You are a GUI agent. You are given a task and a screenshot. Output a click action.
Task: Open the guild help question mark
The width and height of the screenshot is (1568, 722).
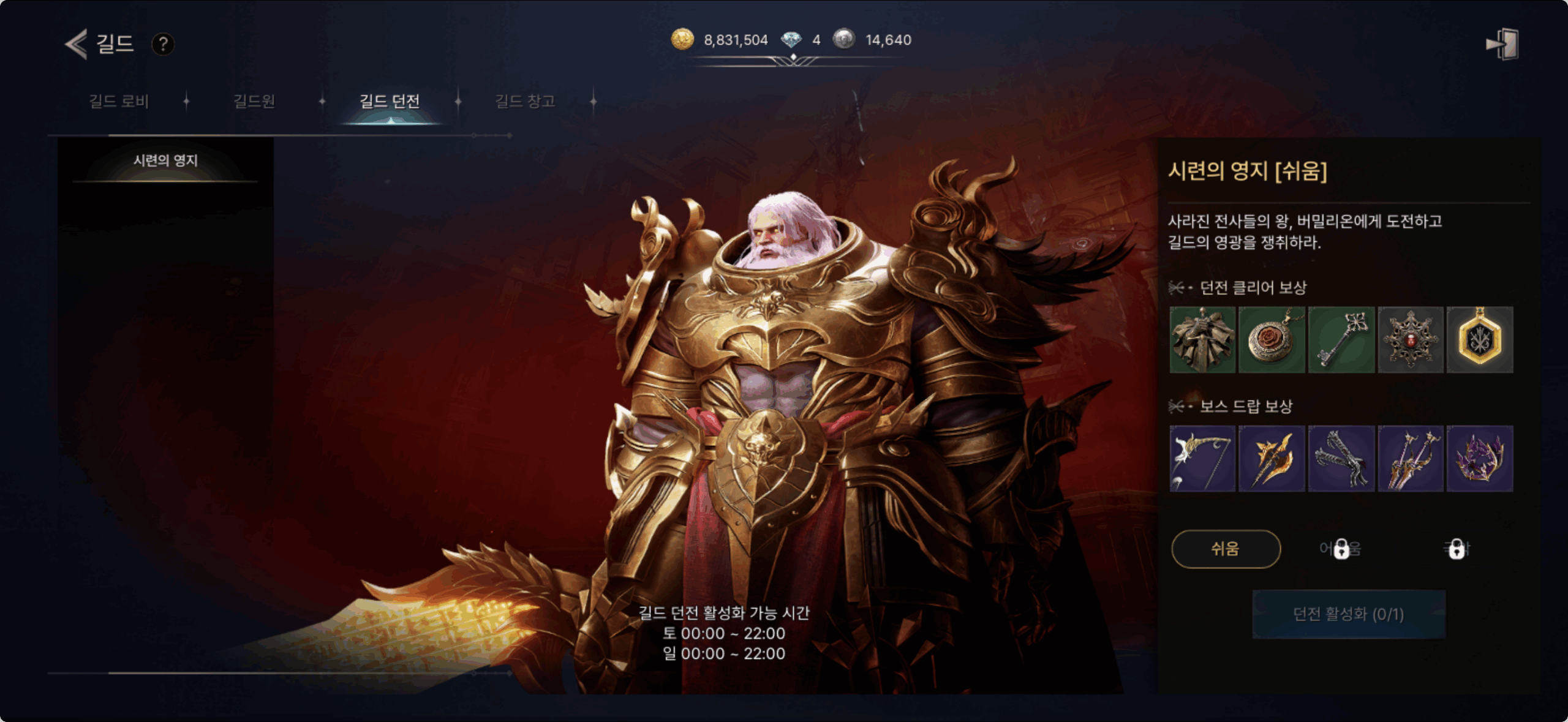click(163, 44)
